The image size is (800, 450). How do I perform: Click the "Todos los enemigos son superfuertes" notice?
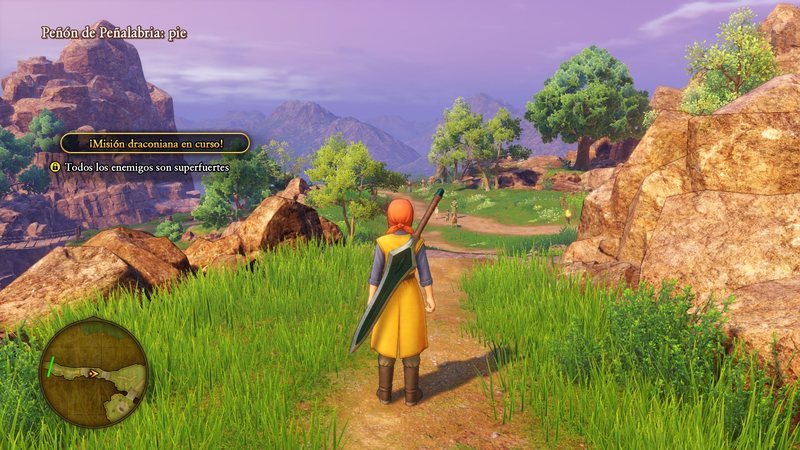coord(146,167)
